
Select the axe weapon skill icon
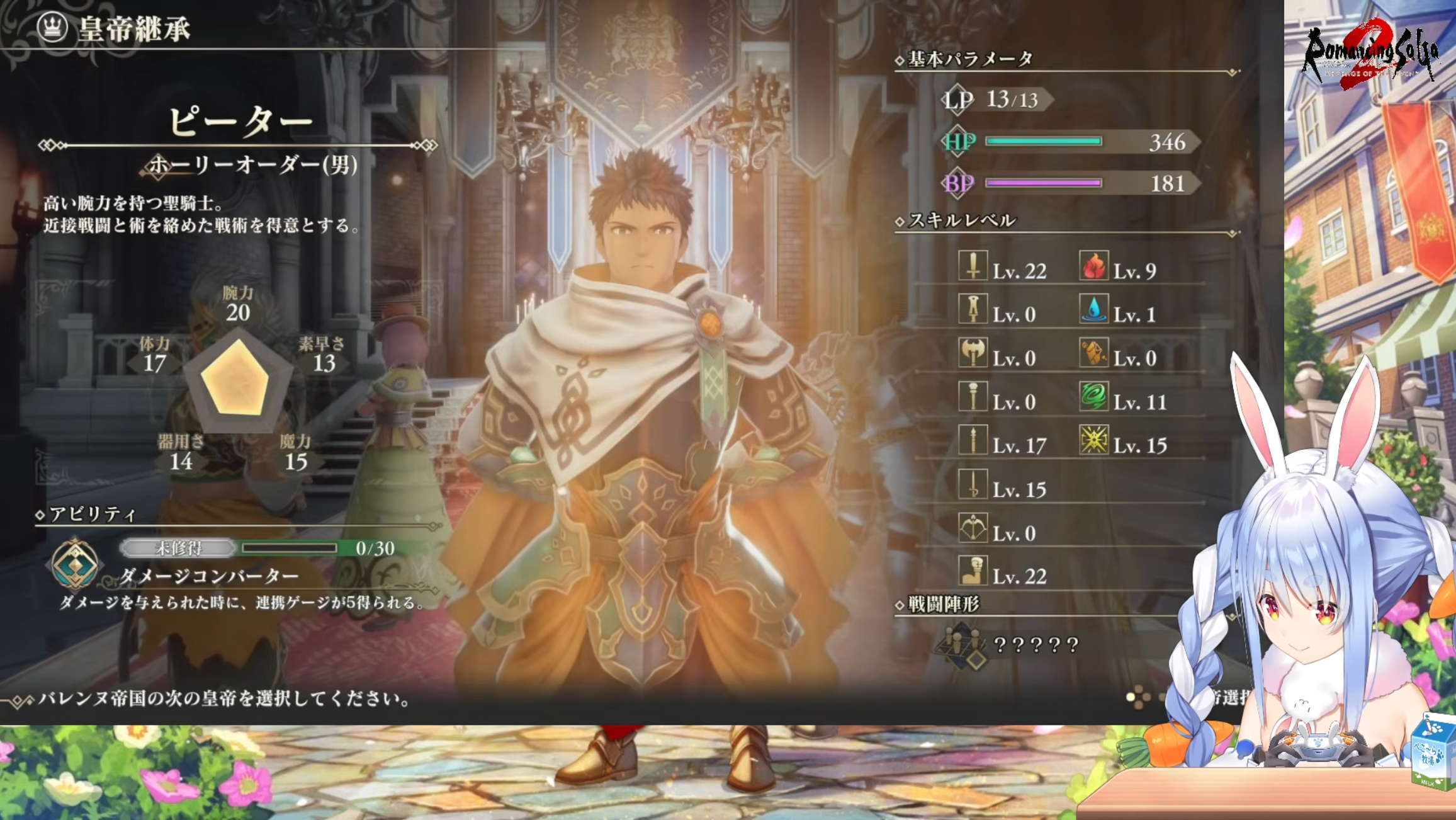click(973, 353)
